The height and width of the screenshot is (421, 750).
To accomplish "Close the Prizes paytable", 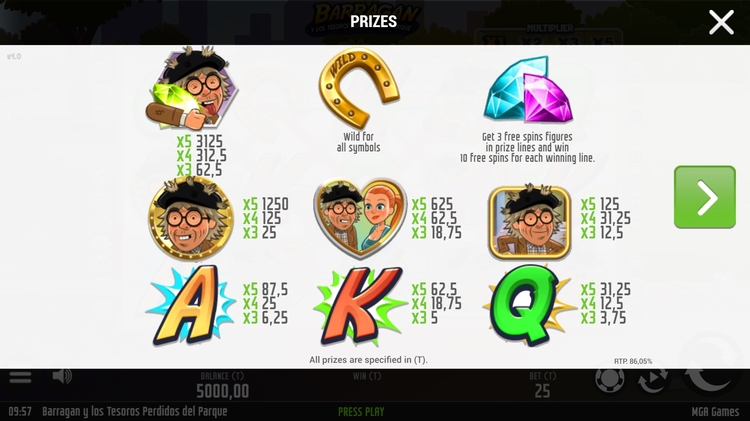I will tap(721, 22).
